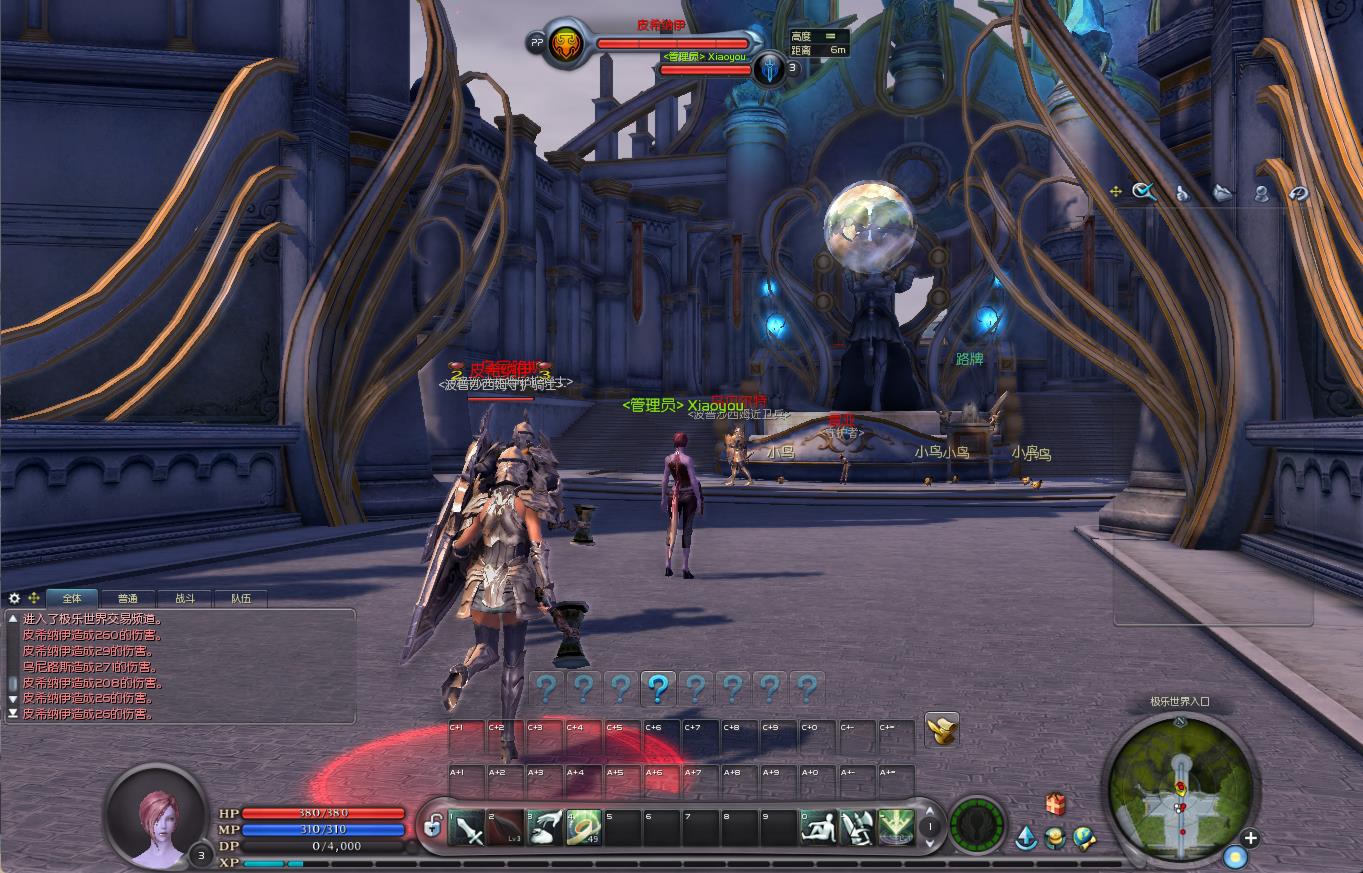Switch hotbar page with the up arrow
The height and width of the screenshot is (873, 1363).
coord(930,813)
